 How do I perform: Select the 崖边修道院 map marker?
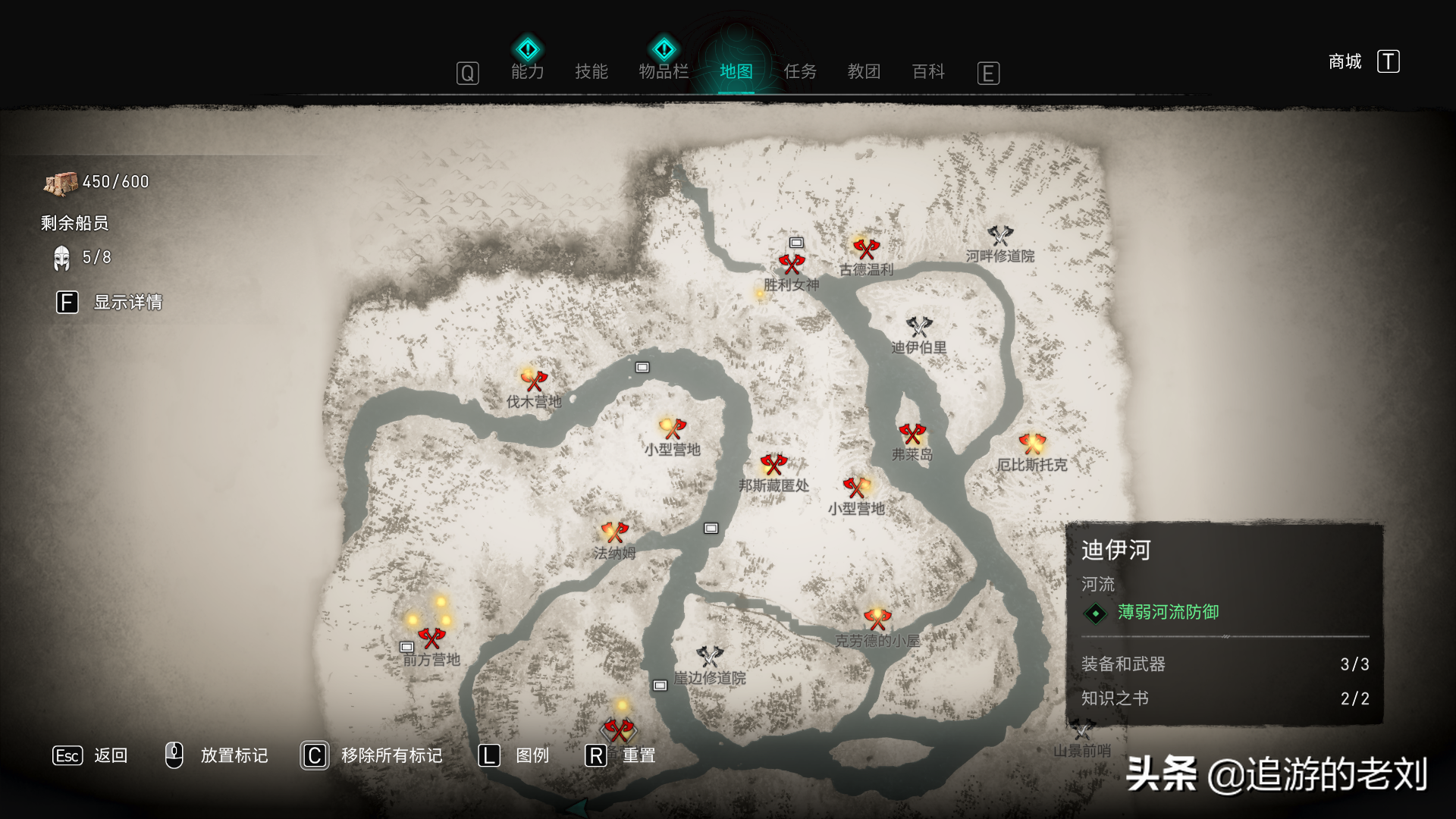pyautogui.click(x=710, y=657)
